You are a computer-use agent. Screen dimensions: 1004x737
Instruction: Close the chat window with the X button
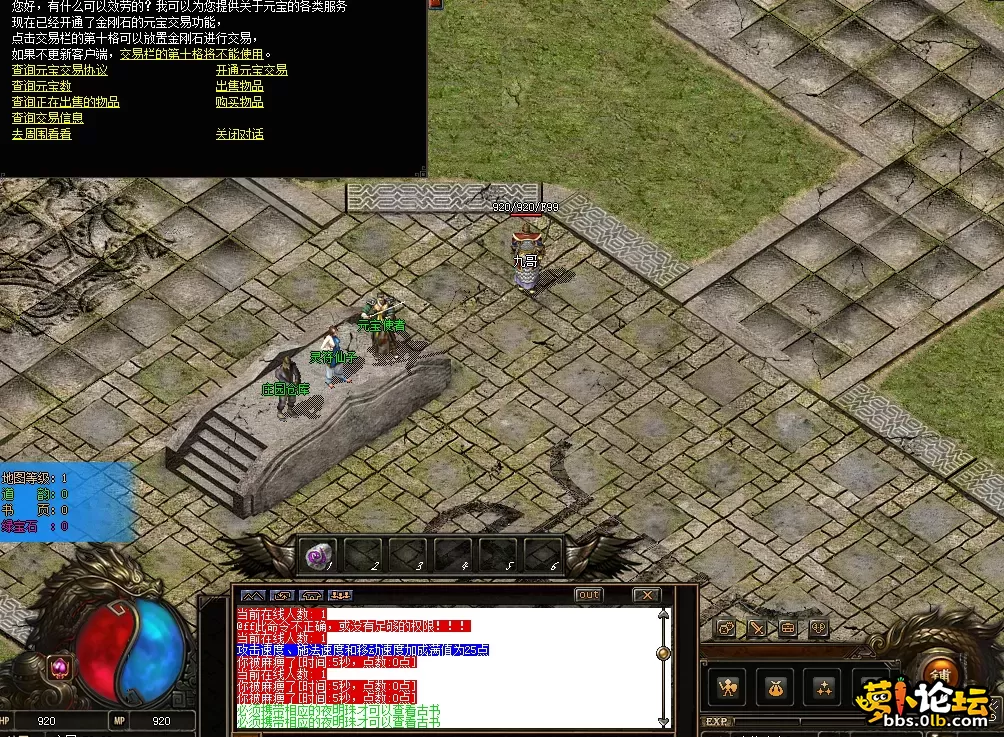point(646,595)
